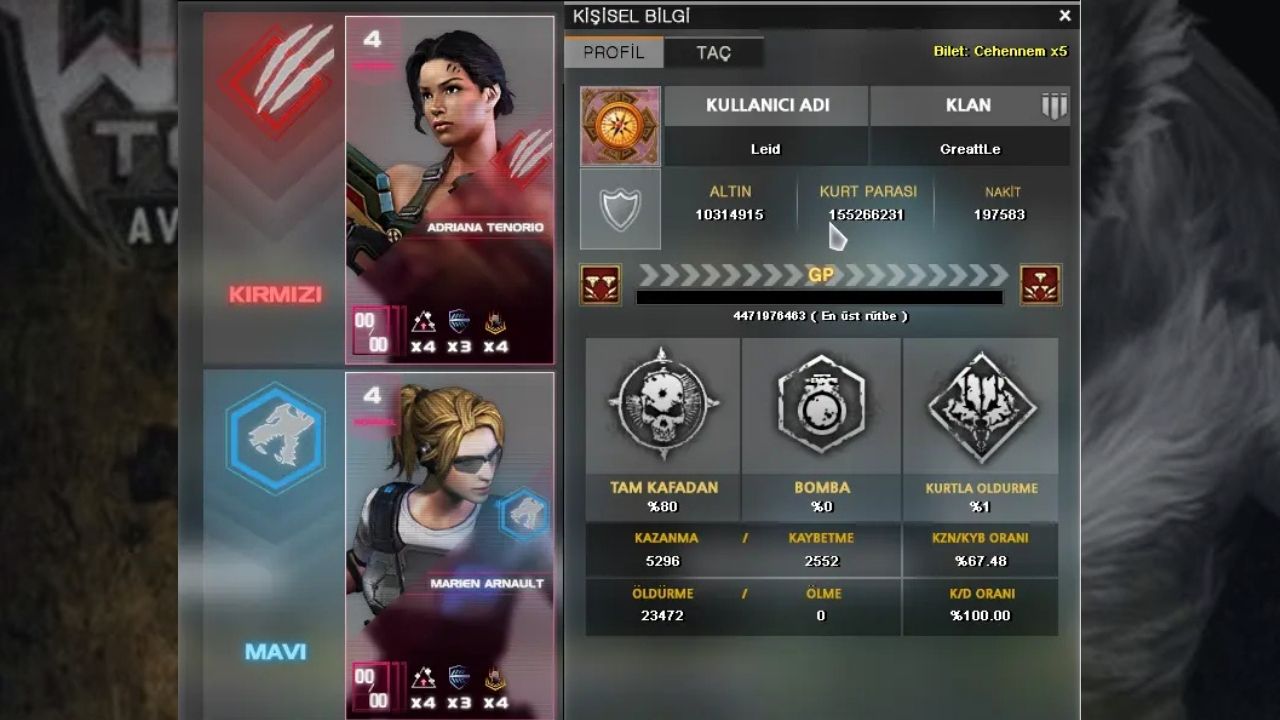Close the Kişisel Bilgi window
Viewport: 1280px width, 720px height.
[1065, 16]
